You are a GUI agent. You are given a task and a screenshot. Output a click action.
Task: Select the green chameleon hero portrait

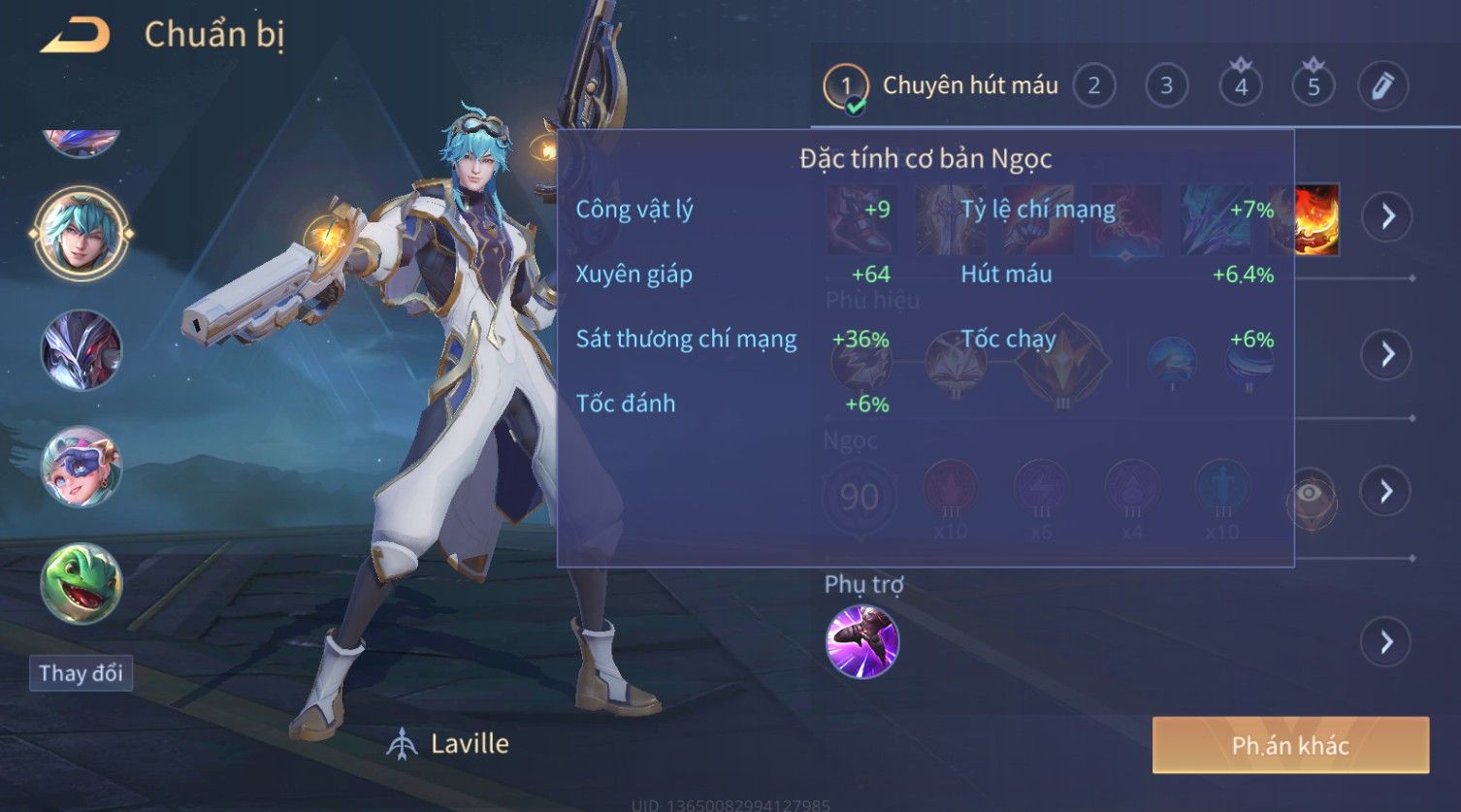[x=81, y=583]
